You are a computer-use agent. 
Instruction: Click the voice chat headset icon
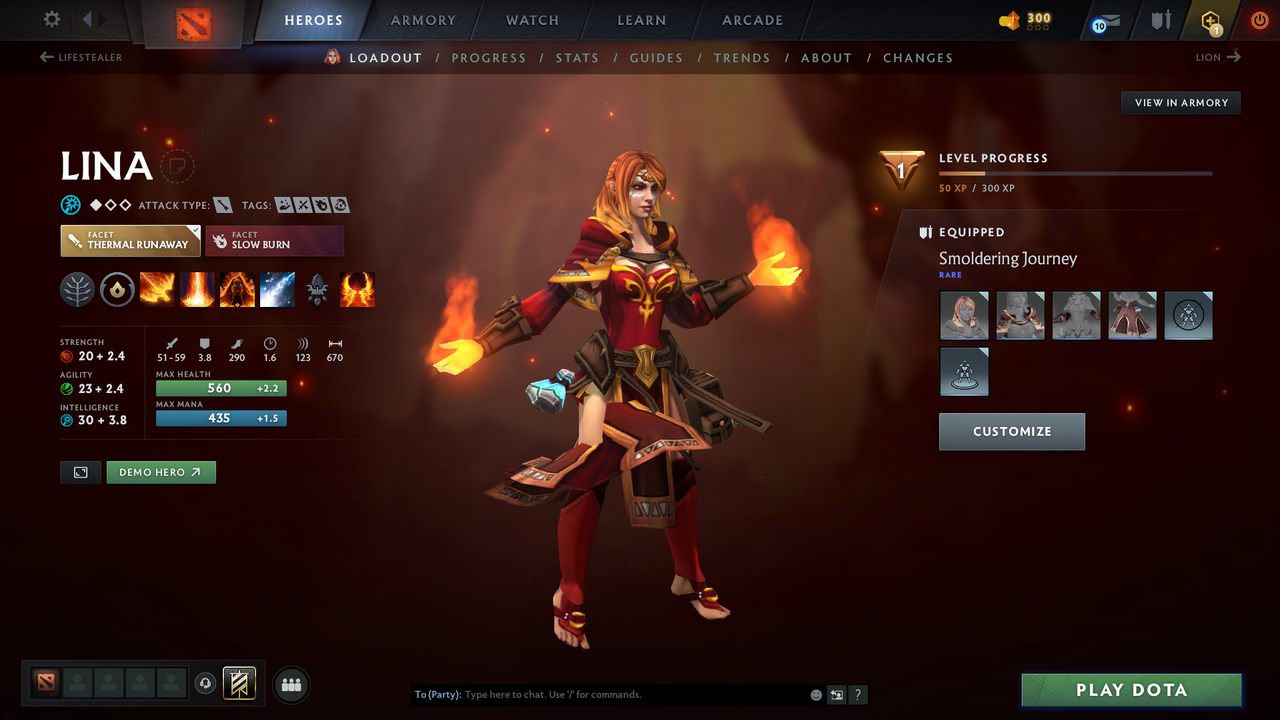207,683
